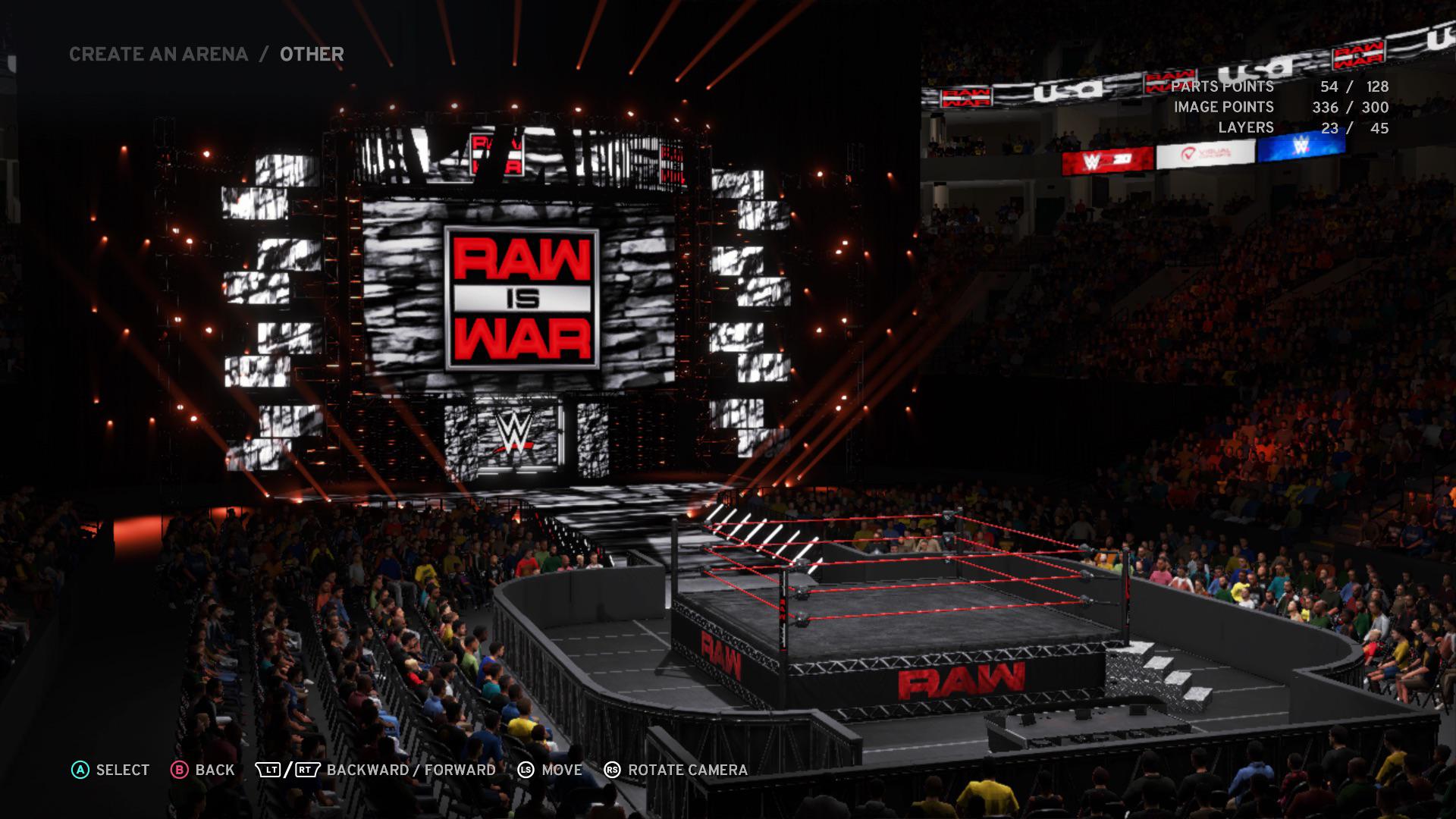Click the PARTS POINTS label
The image size is (1456, 819).
1221,87
